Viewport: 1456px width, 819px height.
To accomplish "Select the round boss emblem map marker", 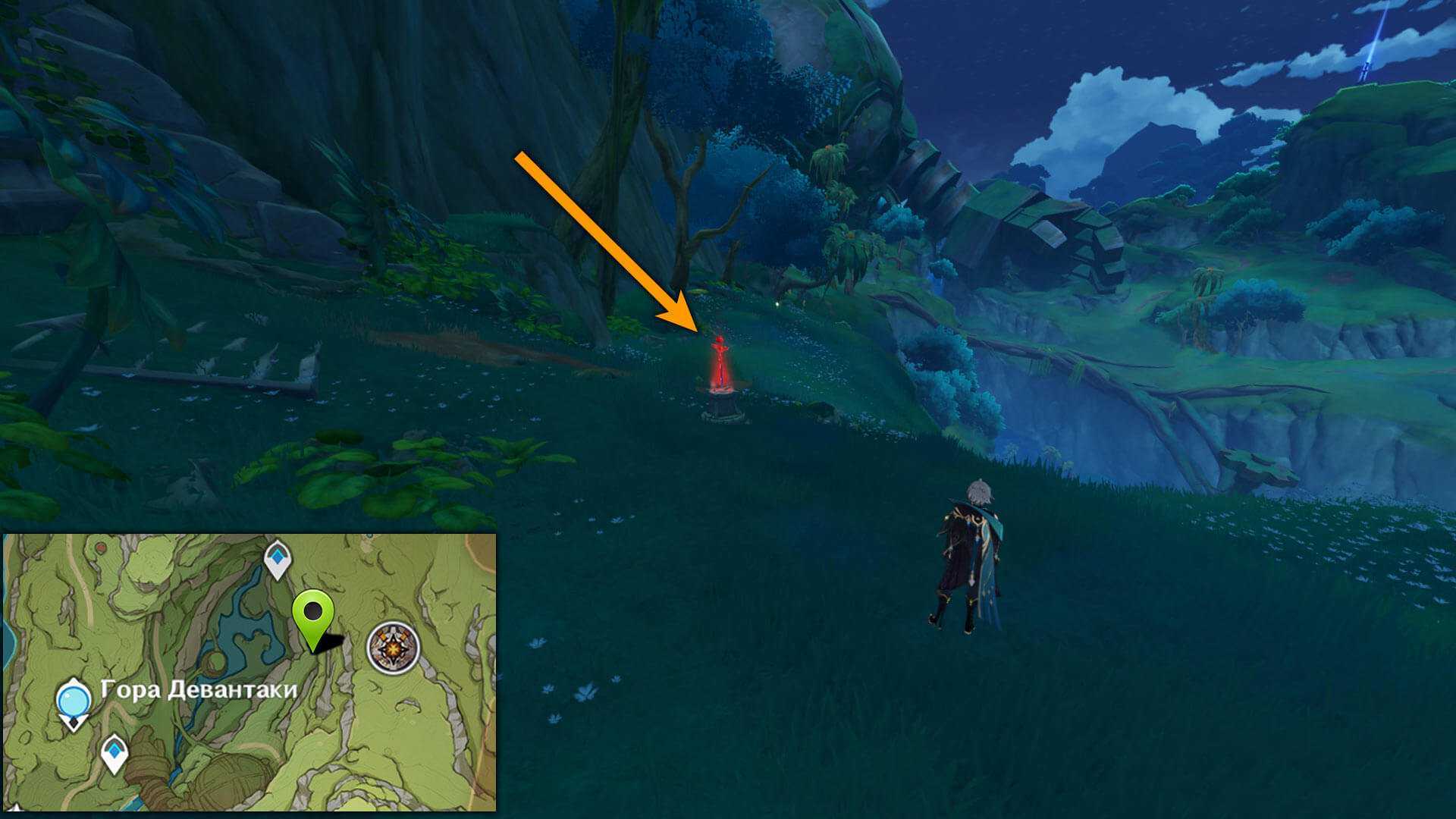I will [393, 647].
